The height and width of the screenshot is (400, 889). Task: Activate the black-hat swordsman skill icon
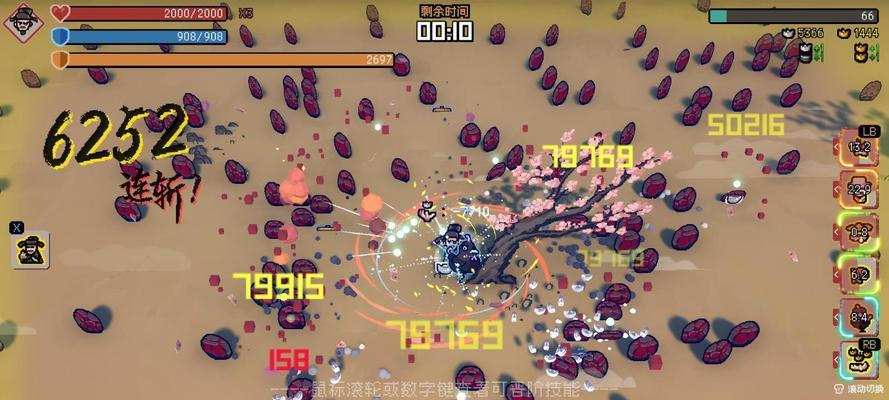coord(31,249)
